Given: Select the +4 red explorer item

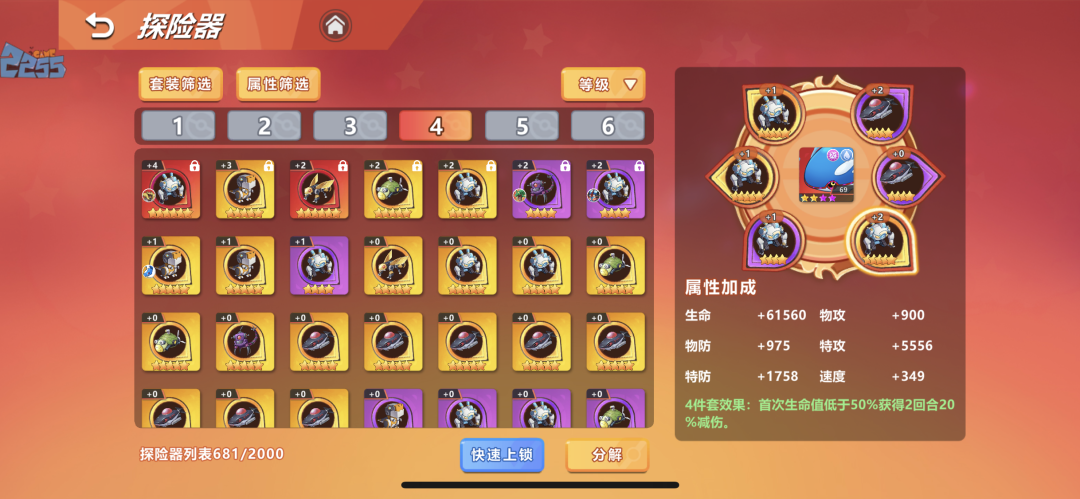Looking at the screenshot, I should [171, 189].
